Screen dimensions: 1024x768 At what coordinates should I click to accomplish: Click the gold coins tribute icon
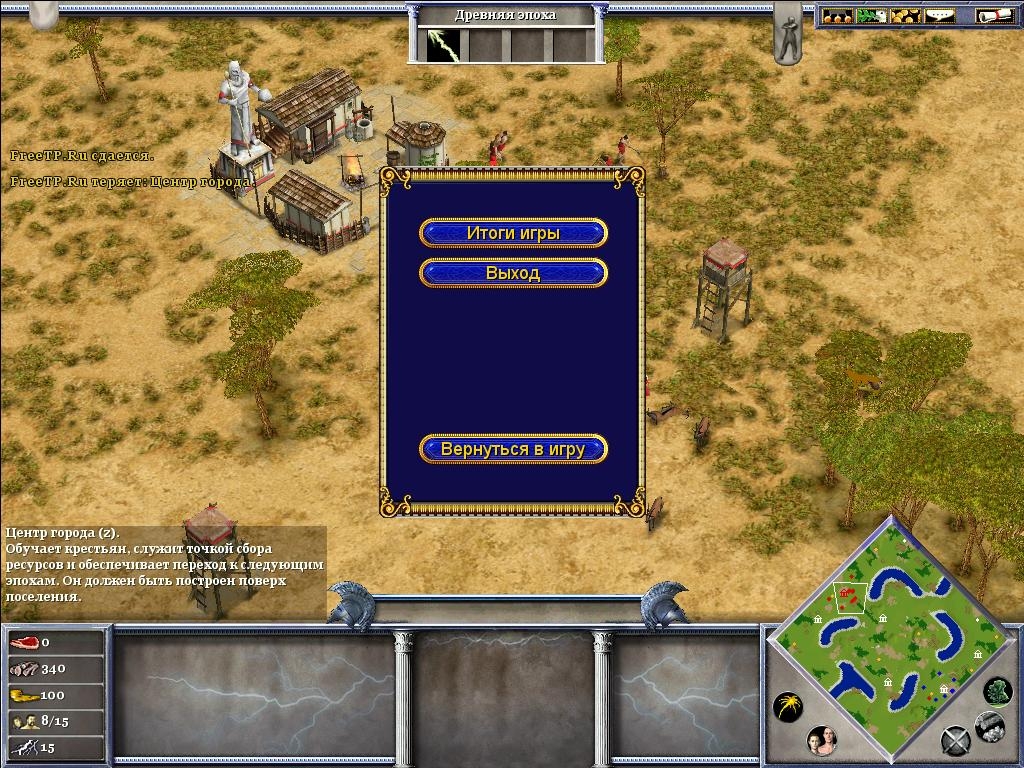[x=905, y=16]
